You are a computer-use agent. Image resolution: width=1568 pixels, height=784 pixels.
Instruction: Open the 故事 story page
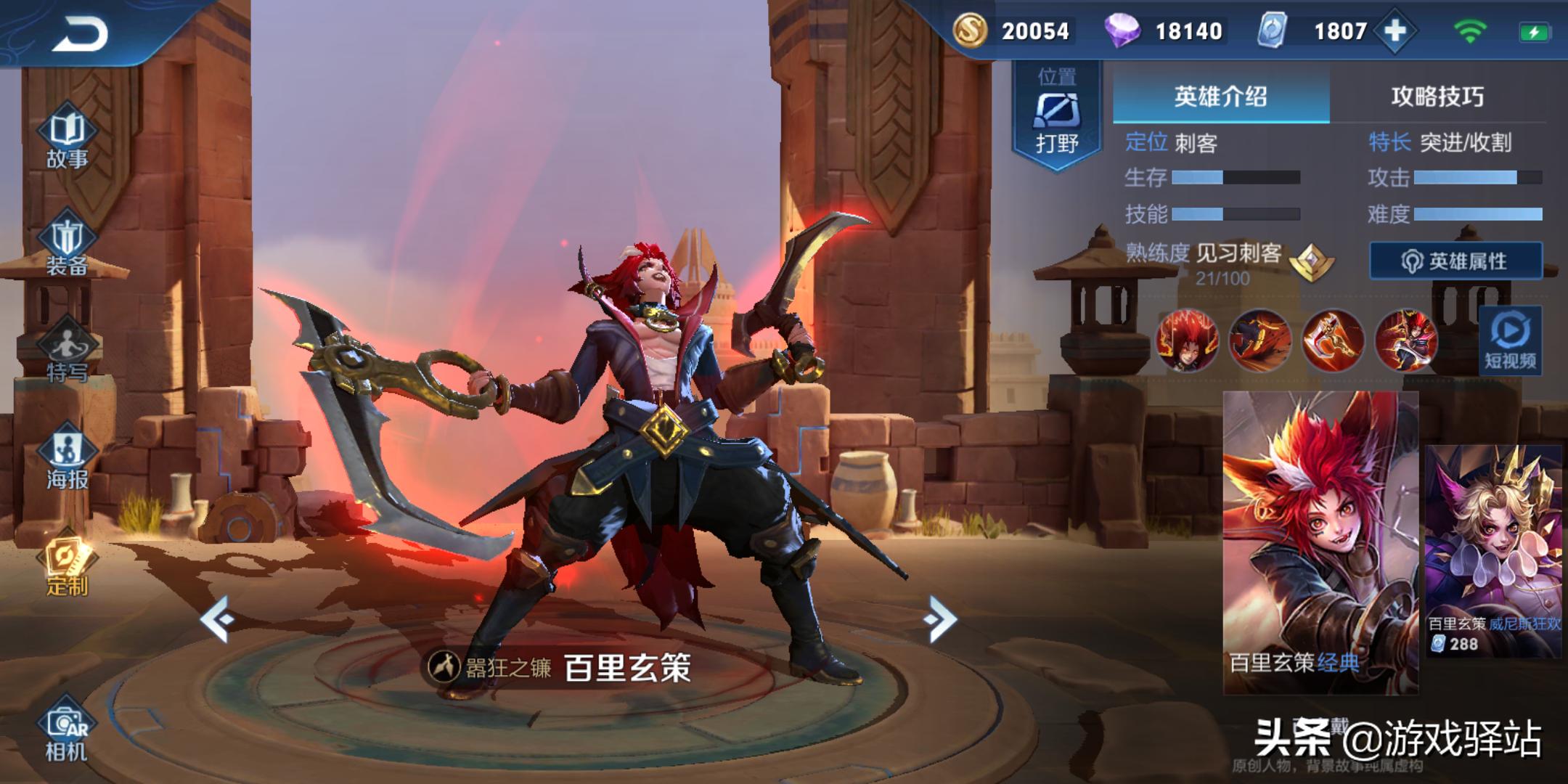67,139
